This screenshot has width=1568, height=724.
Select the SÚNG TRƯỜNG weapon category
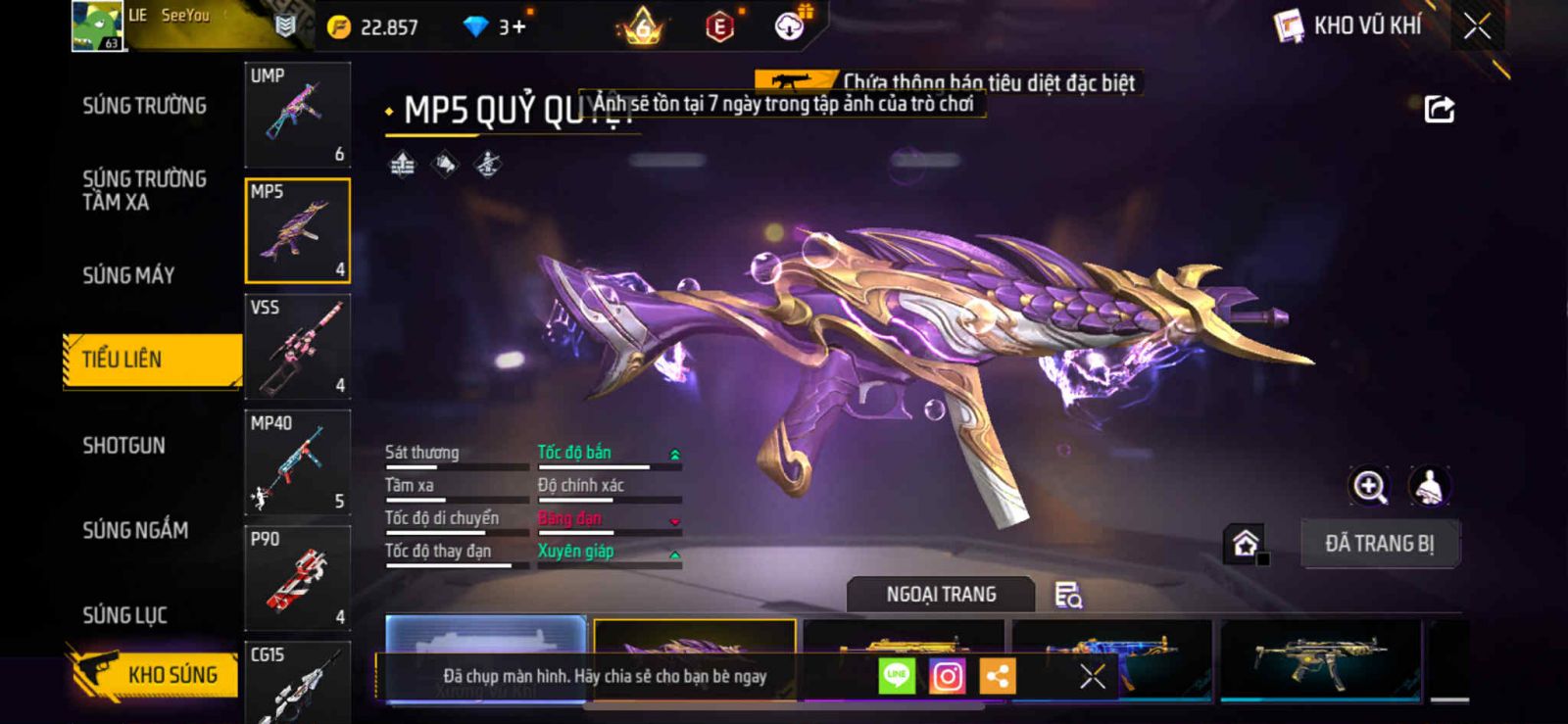pos(144,106)
